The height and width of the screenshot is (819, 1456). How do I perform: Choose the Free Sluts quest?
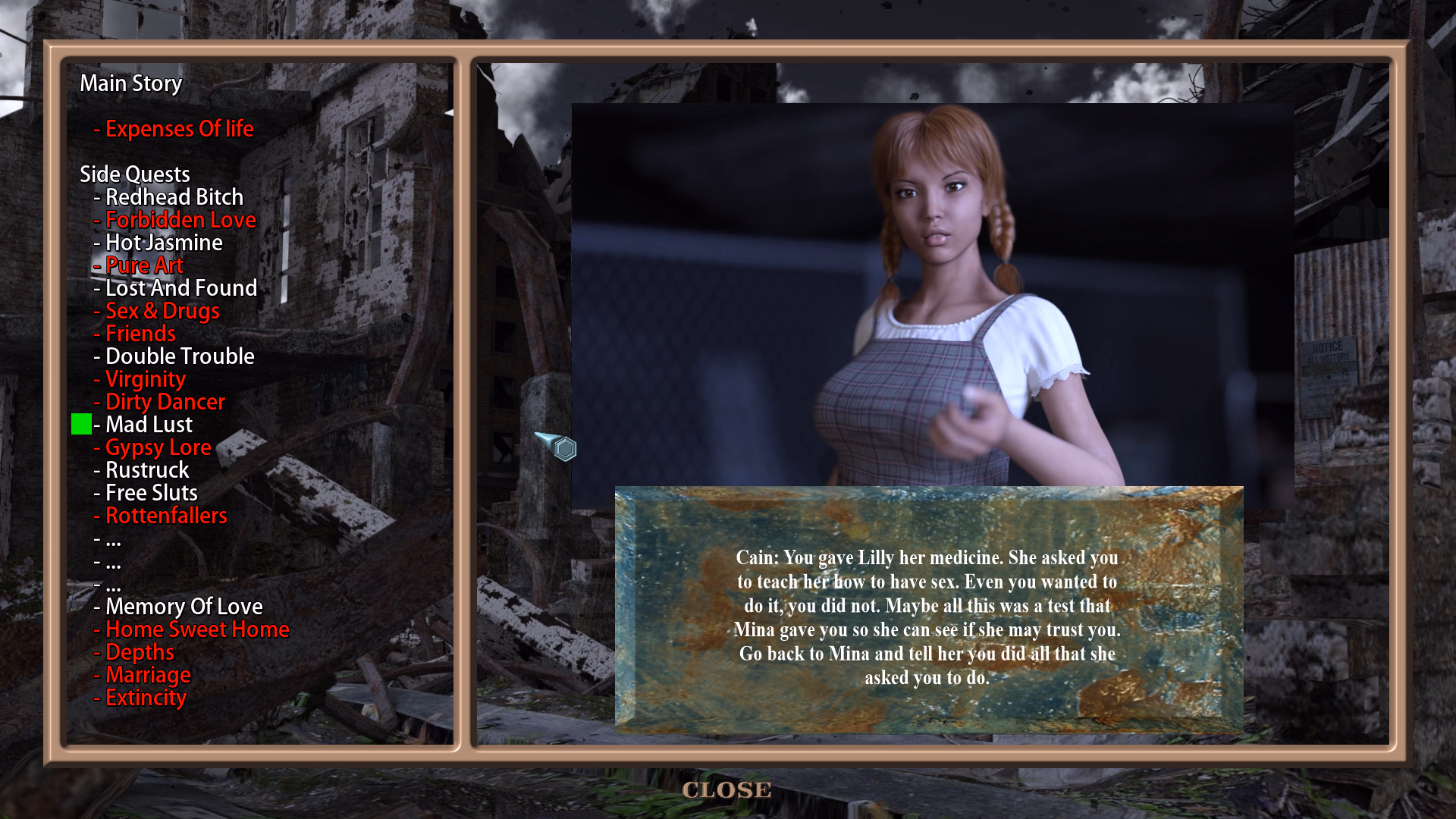[x=151, y=493]
